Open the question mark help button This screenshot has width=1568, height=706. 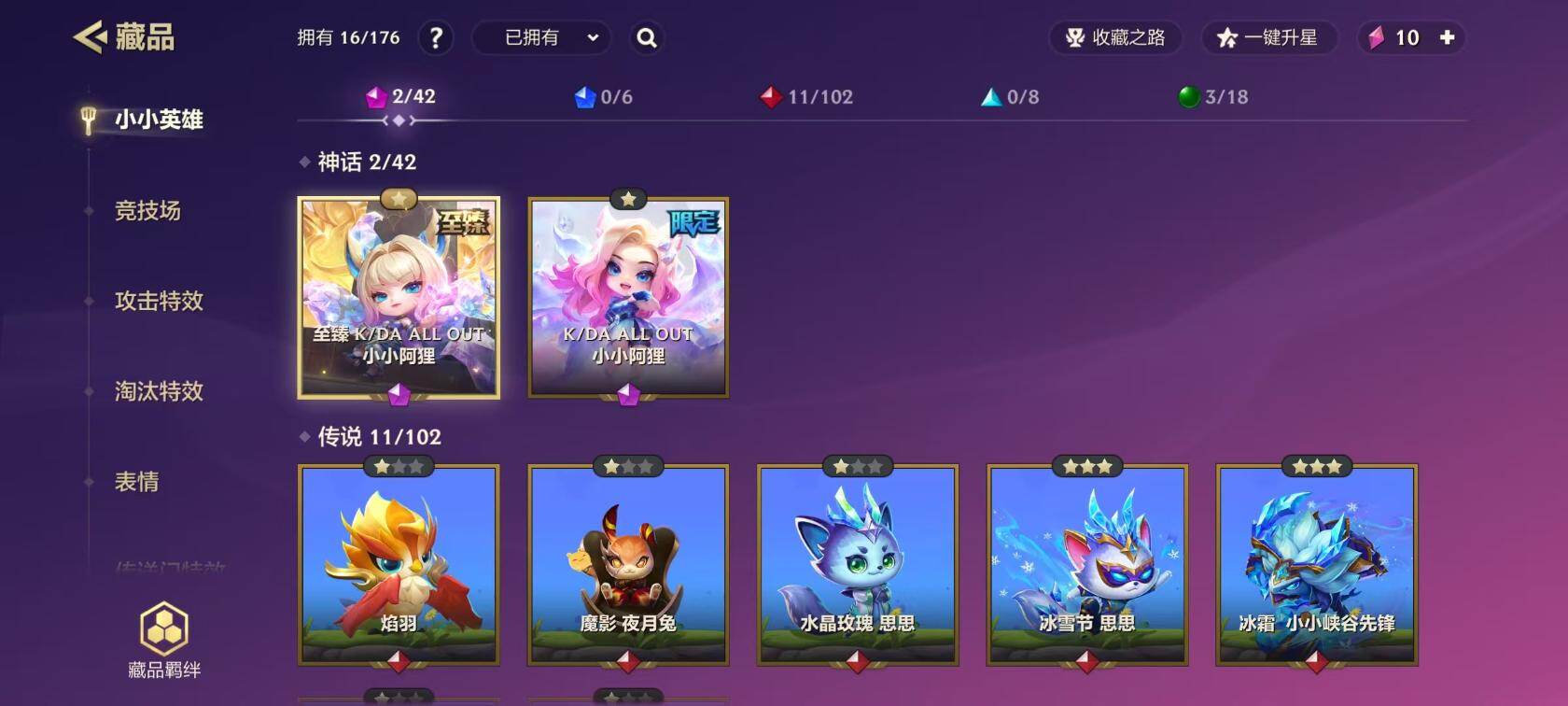click(x=436, y=38)
